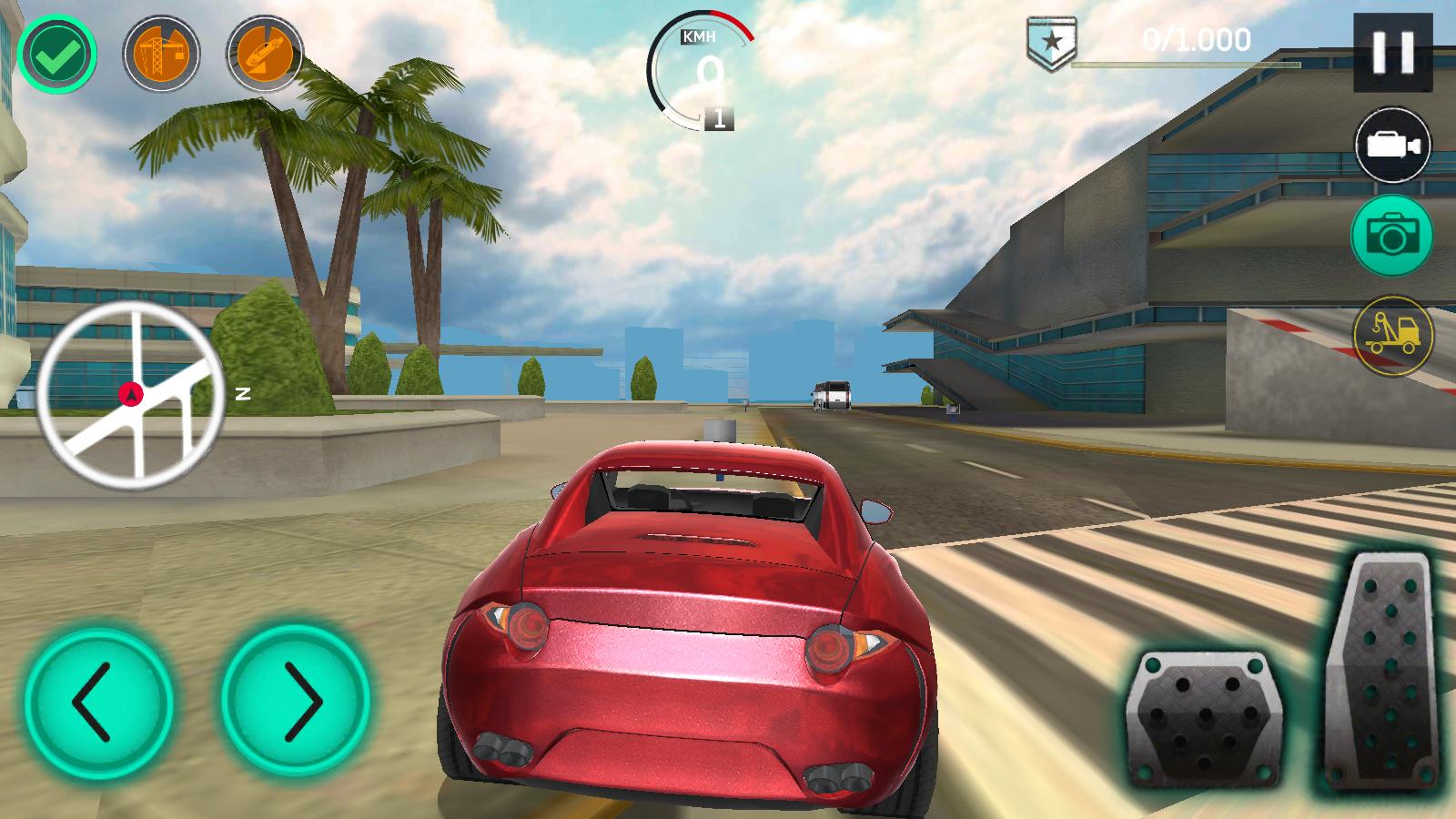This screenshot has height=819, width=1456.
Task: Open the orange crane objective icon
Action: point(161,55)
